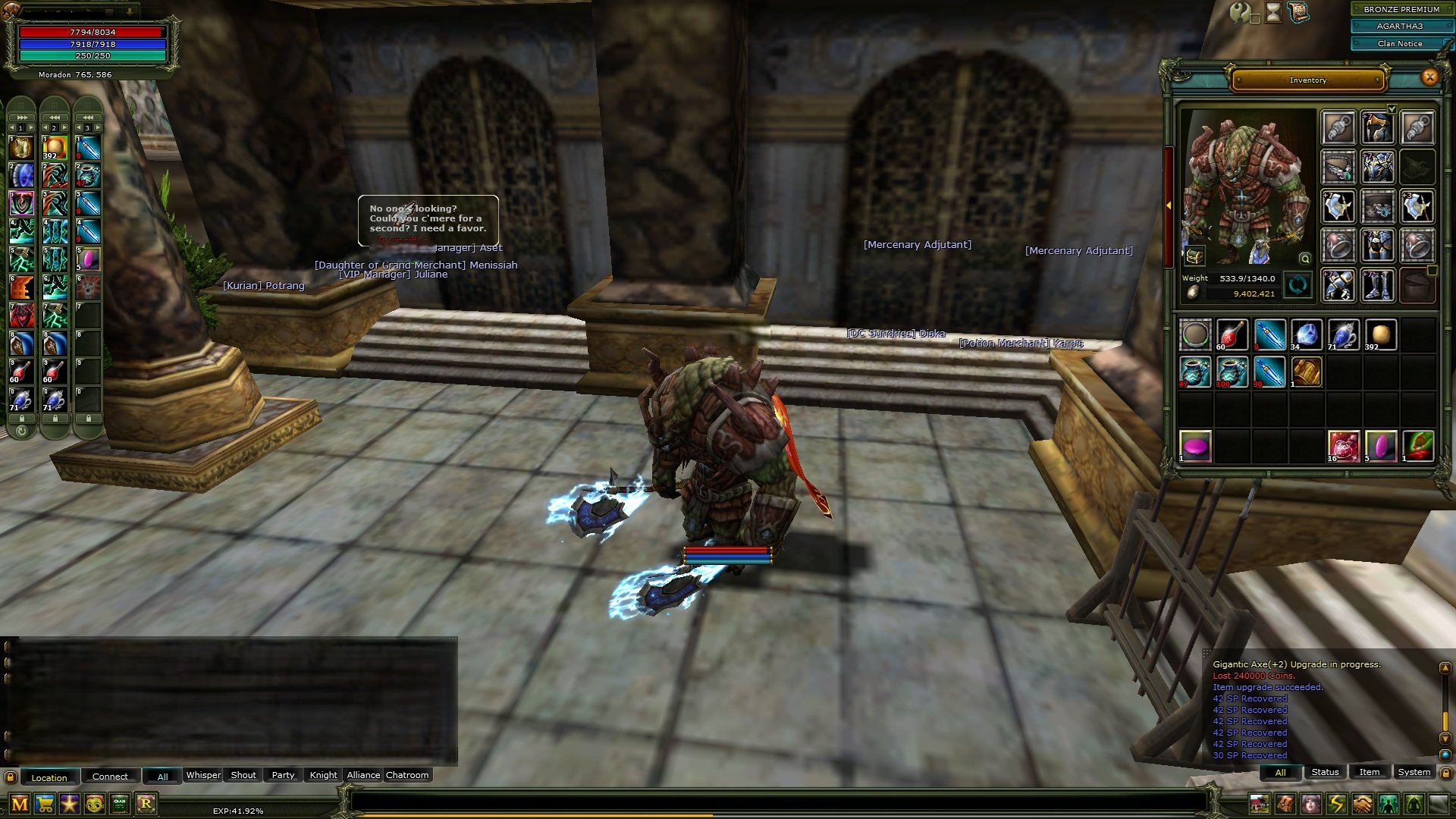Select the yellow lightning skill icon
The image size is (1456, 819).
[x=1336, y=804]
